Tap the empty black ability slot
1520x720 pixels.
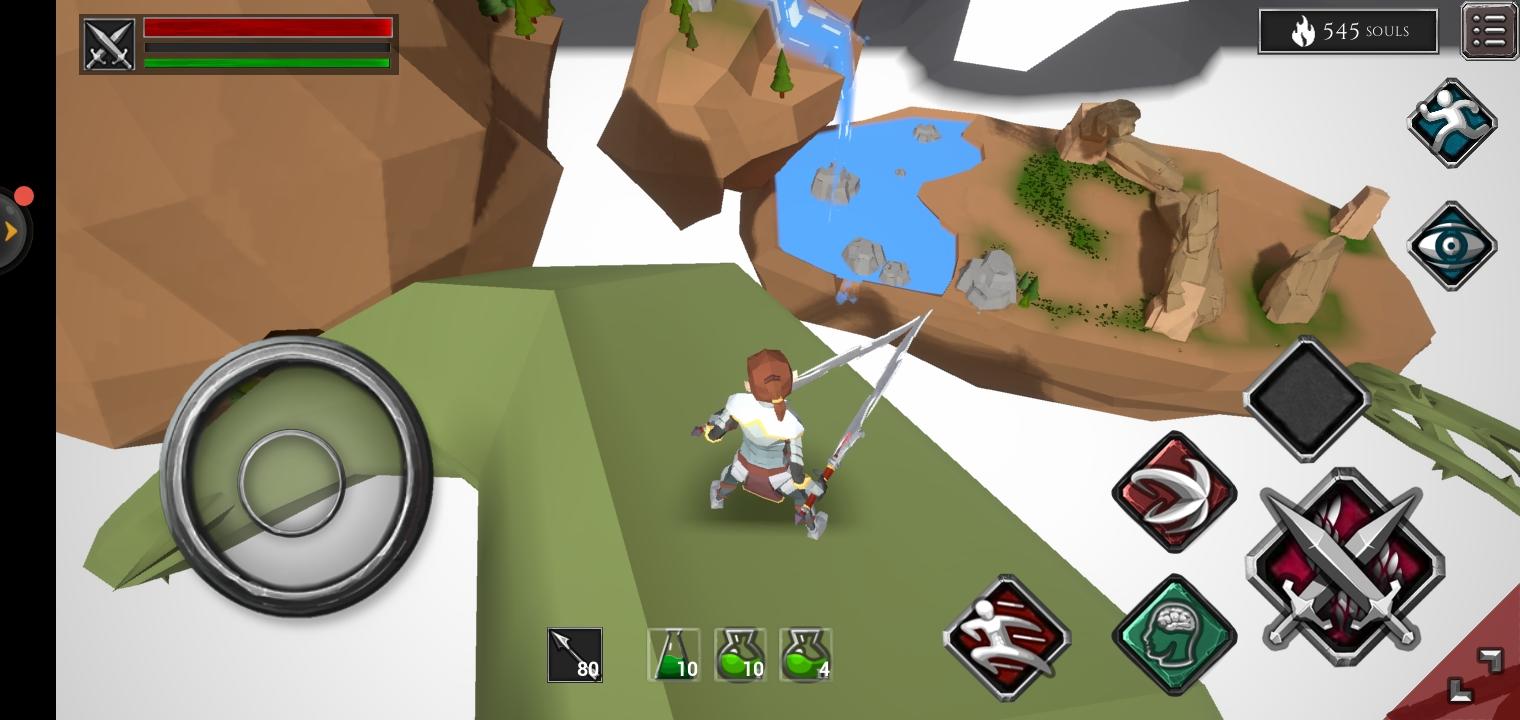1307,396
